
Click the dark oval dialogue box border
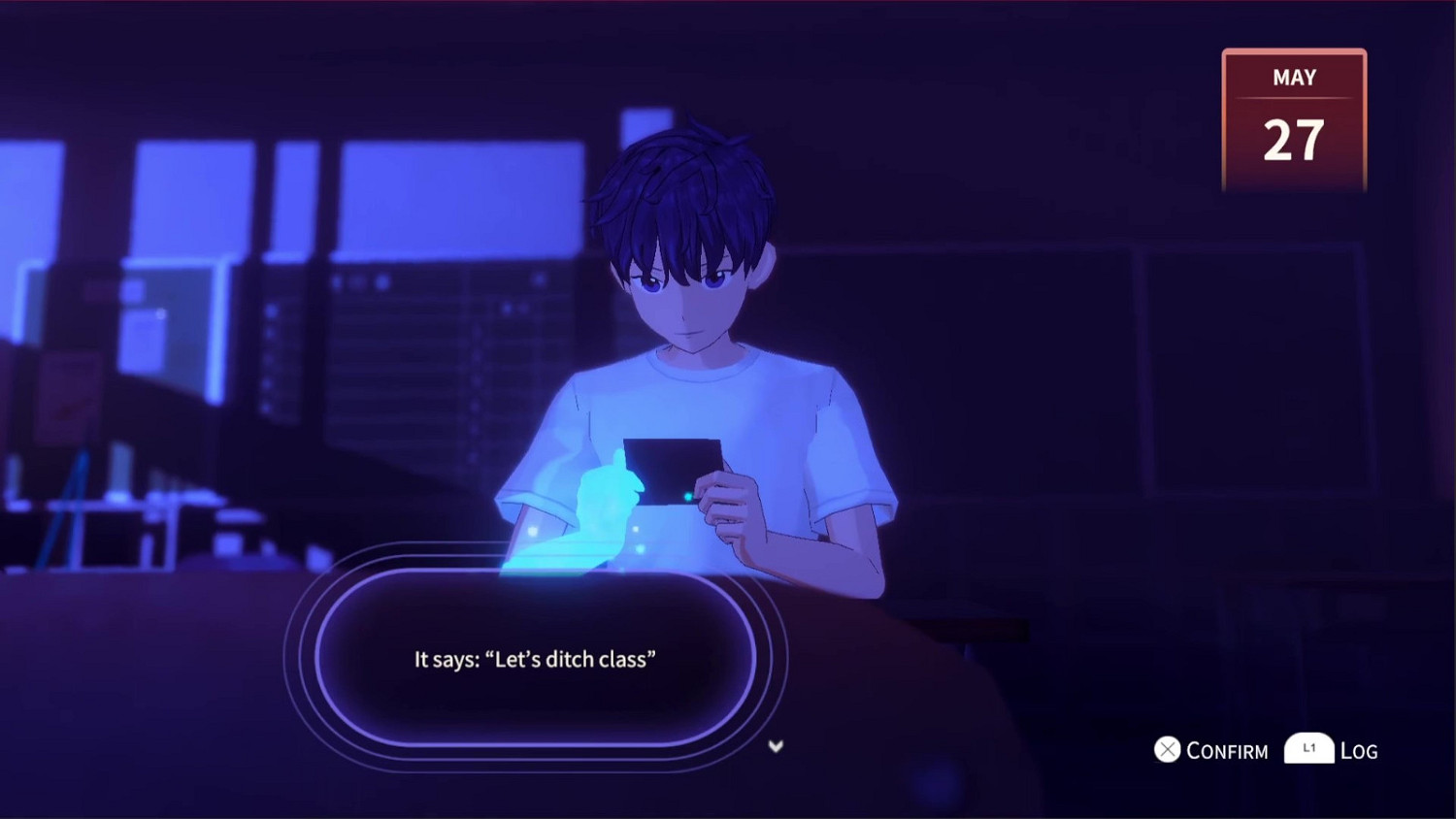coord(320,660)
